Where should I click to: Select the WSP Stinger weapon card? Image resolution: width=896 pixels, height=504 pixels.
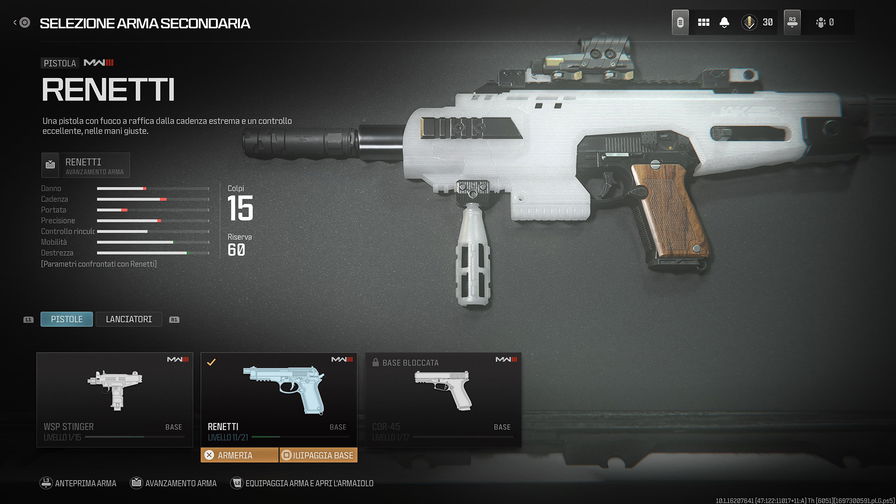(x=113, y=398)
